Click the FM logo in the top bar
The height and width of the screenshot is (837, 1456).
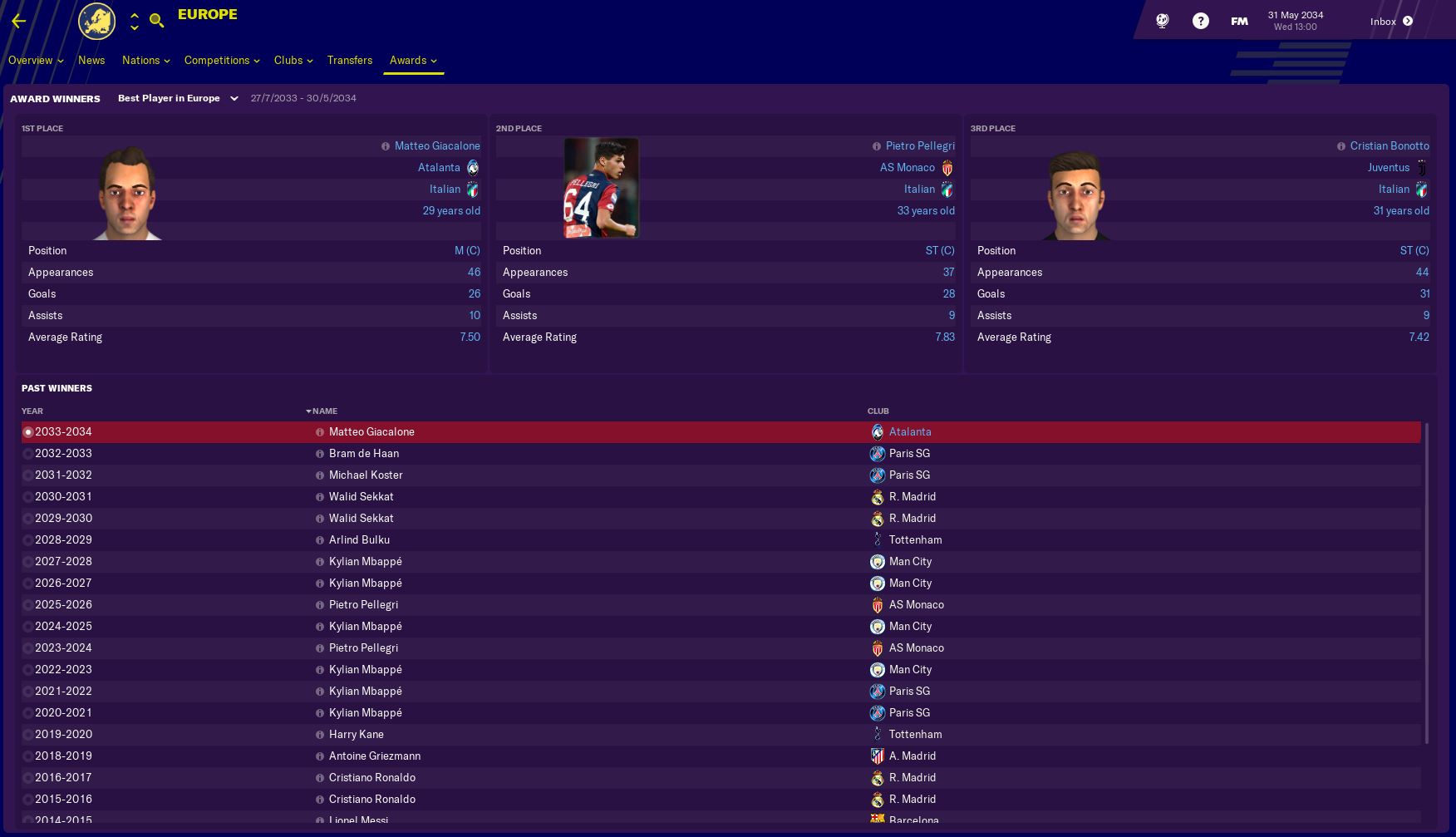pyautogui.click(x=1237, y=20)
